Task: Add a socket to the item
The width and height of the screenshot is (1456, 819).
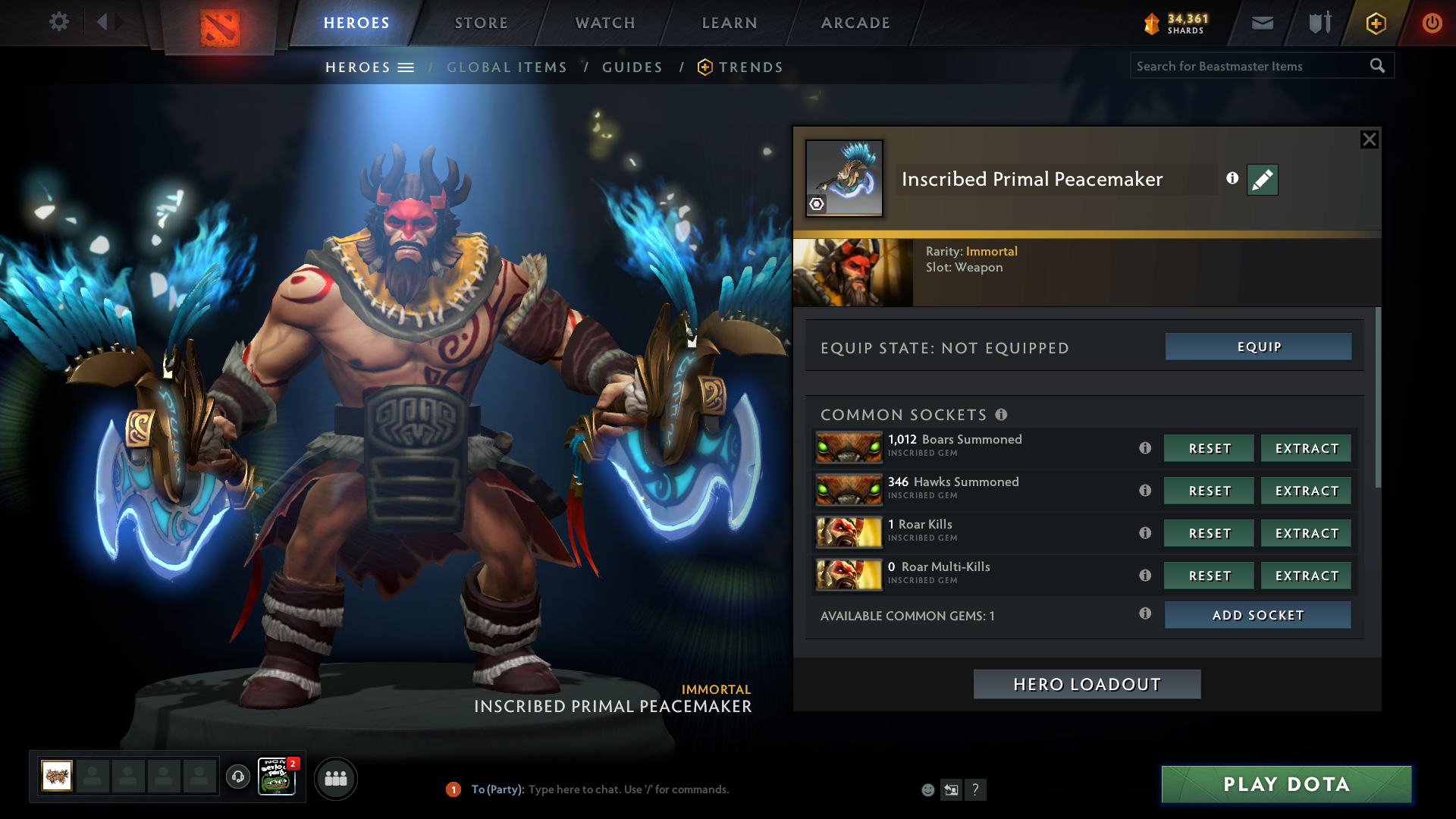Action: pos(1257,615)
